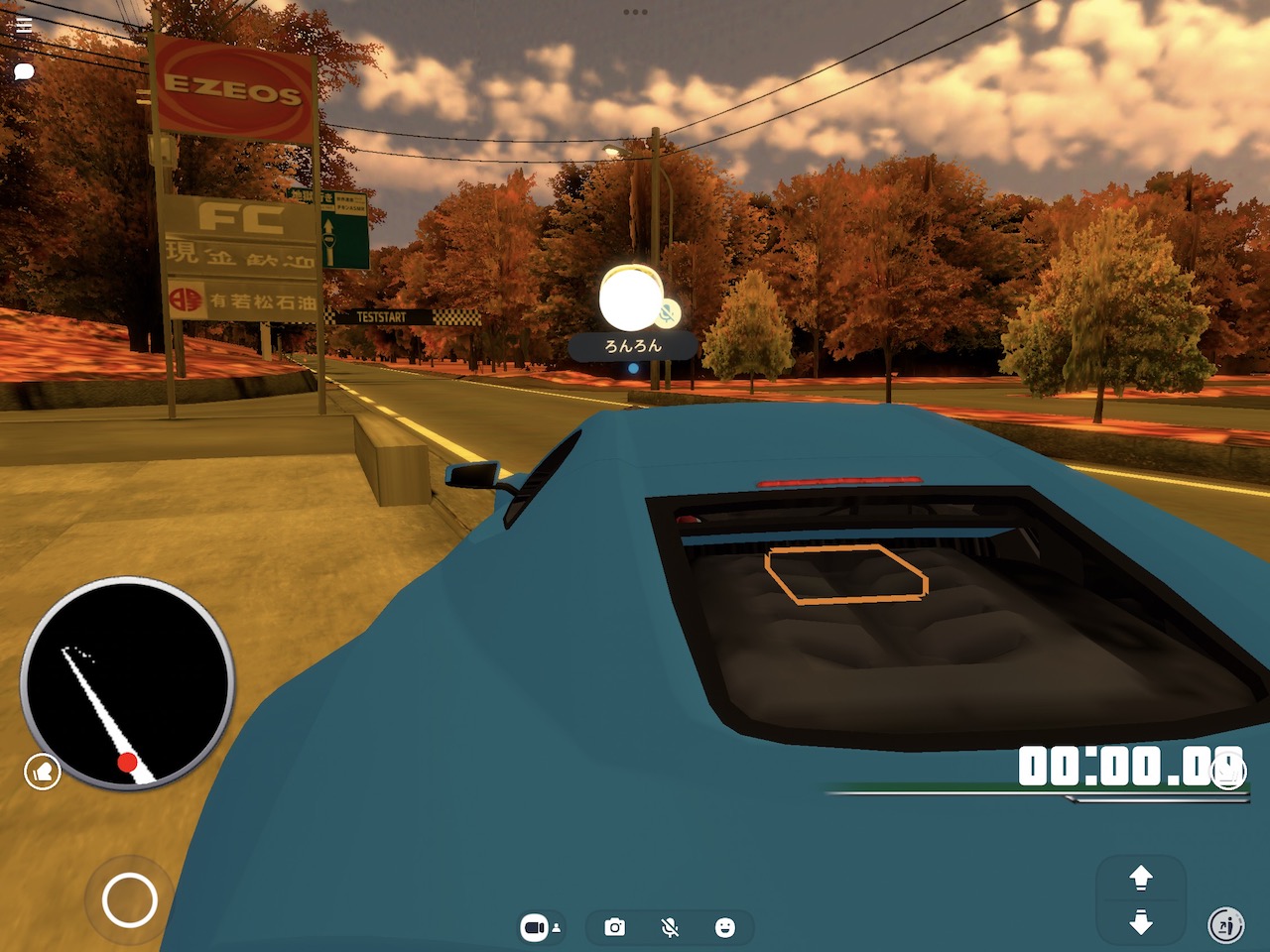Tap the three-dot handle at top
Viewport: 1270px width, 952px height.
[x=635, y=12]
